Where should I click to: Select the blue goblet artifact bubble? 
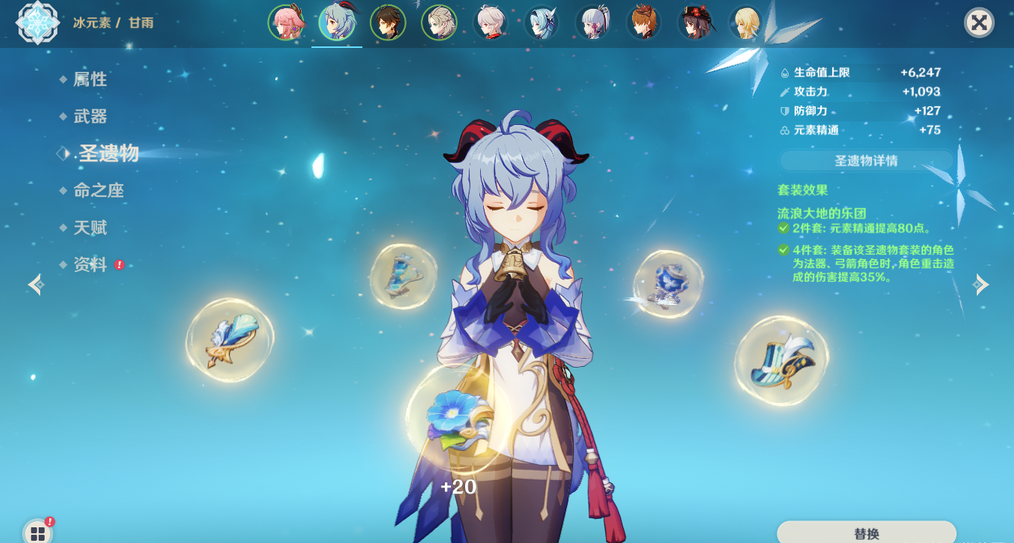tap(668, 284)
